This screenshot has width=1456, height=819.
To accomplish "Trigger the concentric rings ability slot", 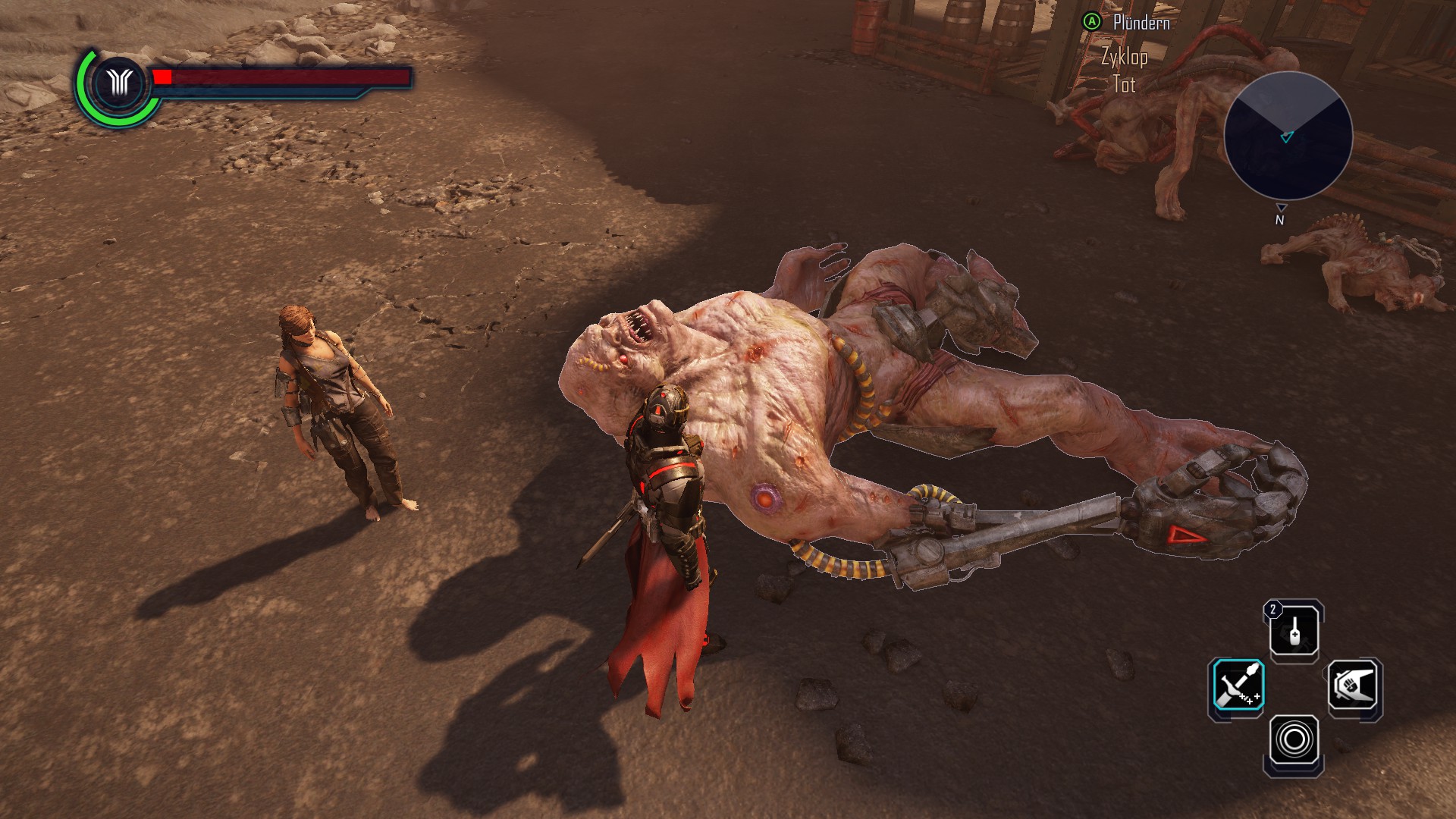I will pyautogui.click(x=1294, y=739).
